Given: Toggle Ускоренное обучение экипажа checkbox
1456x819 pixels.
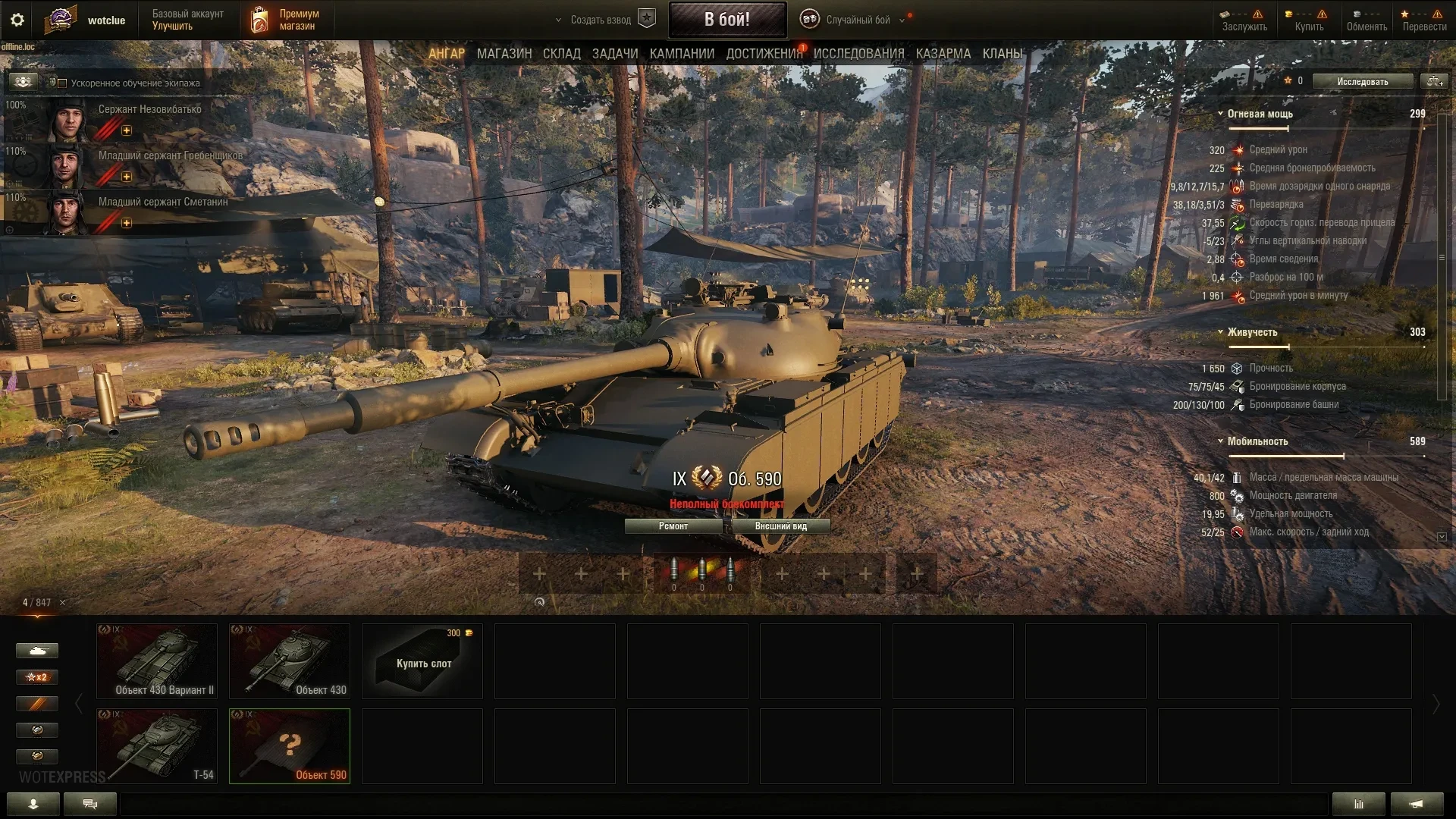Looking at the screenshot, I should (63, 83).
